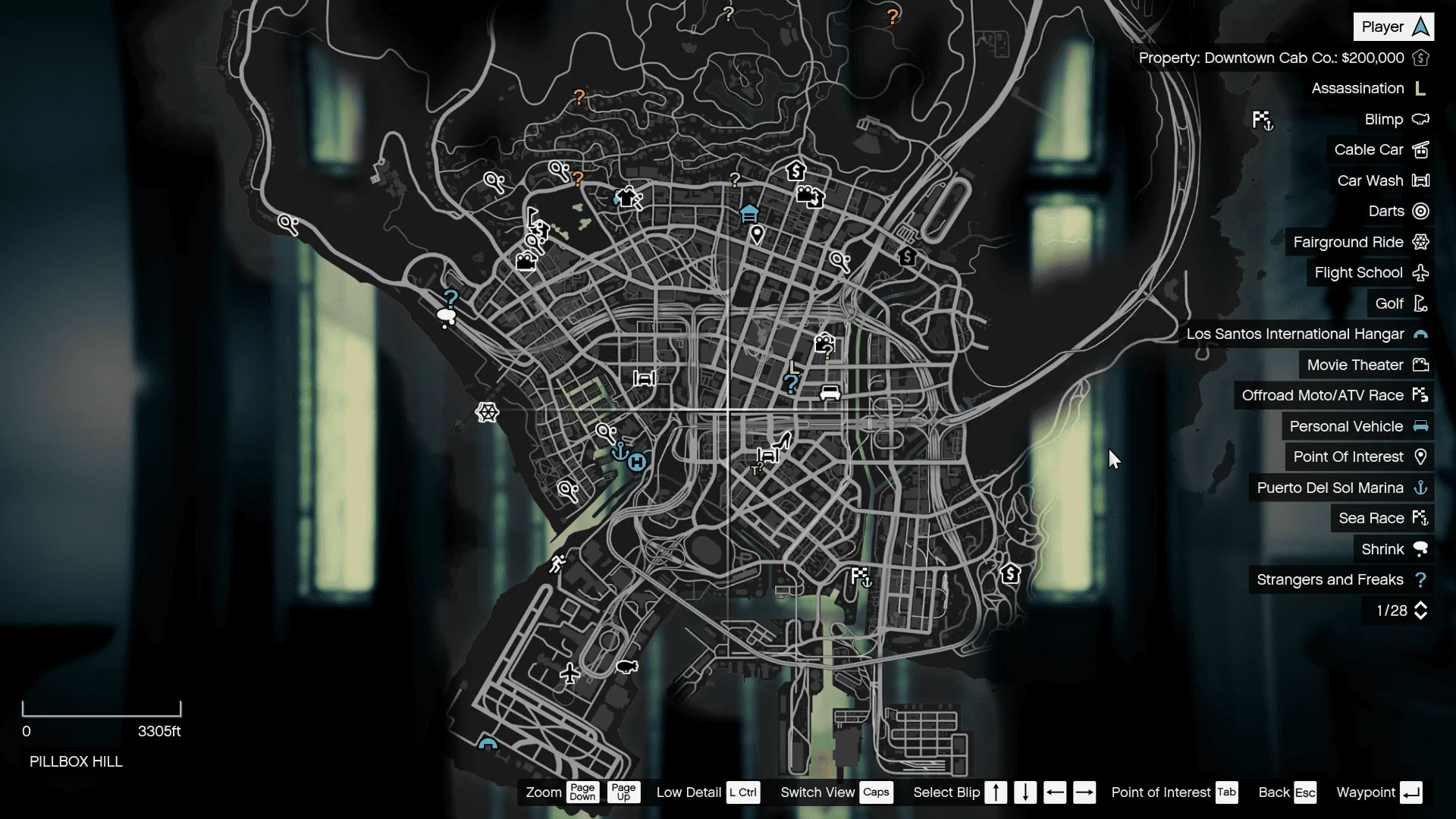Toggle Switch View mode
The image size is (1456, 819).
pyautogui.click(x=877, y=792)
